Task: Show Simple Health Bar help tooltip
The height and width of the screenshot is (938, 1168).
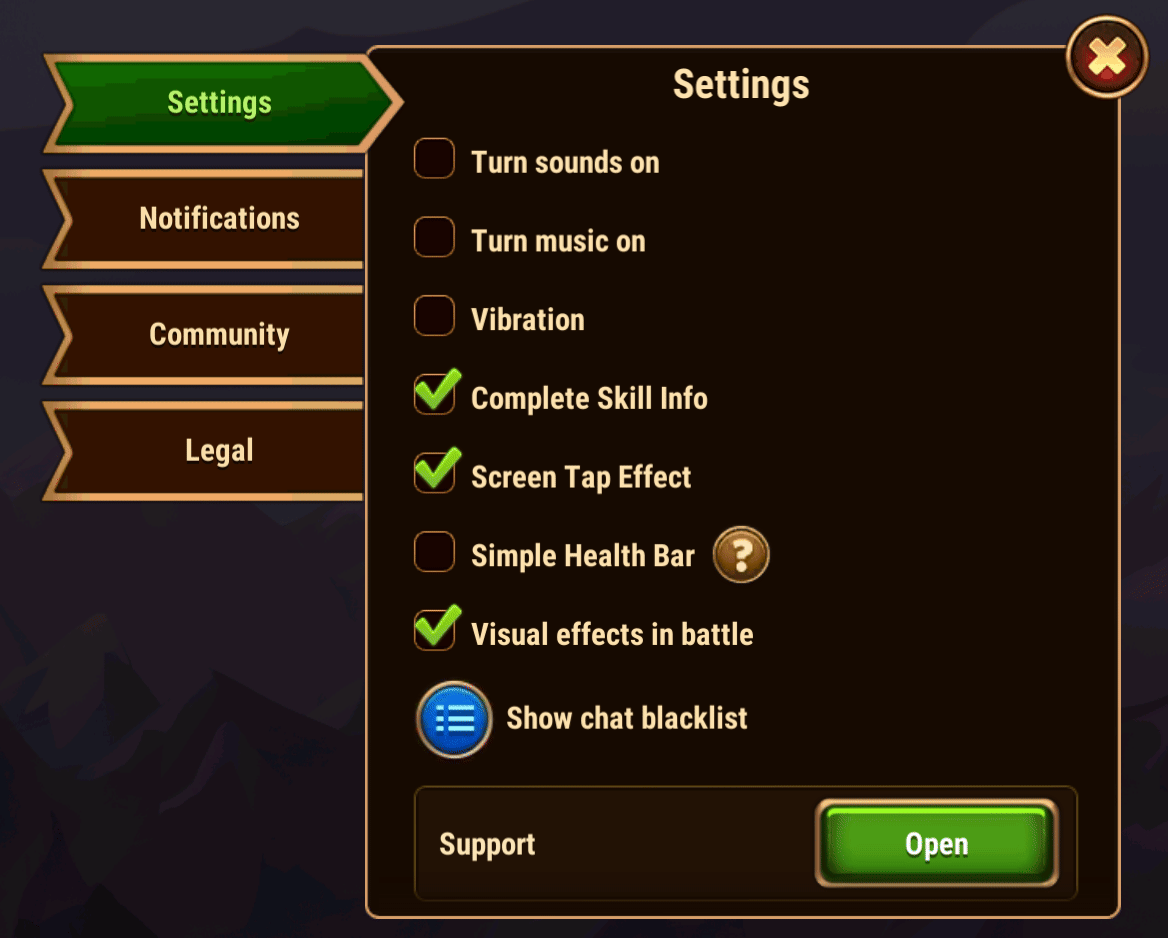Action: [x=741, y=555]
